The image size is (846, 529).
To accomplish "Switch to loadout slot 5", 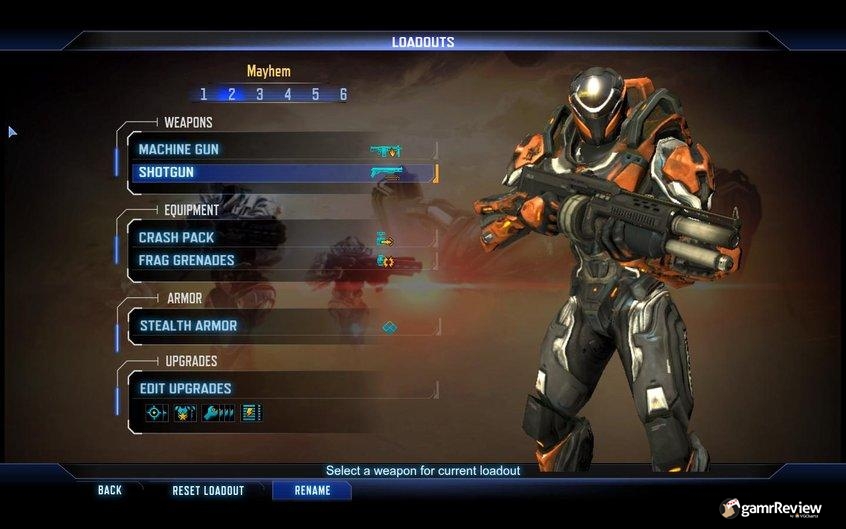I will (315, 95).
